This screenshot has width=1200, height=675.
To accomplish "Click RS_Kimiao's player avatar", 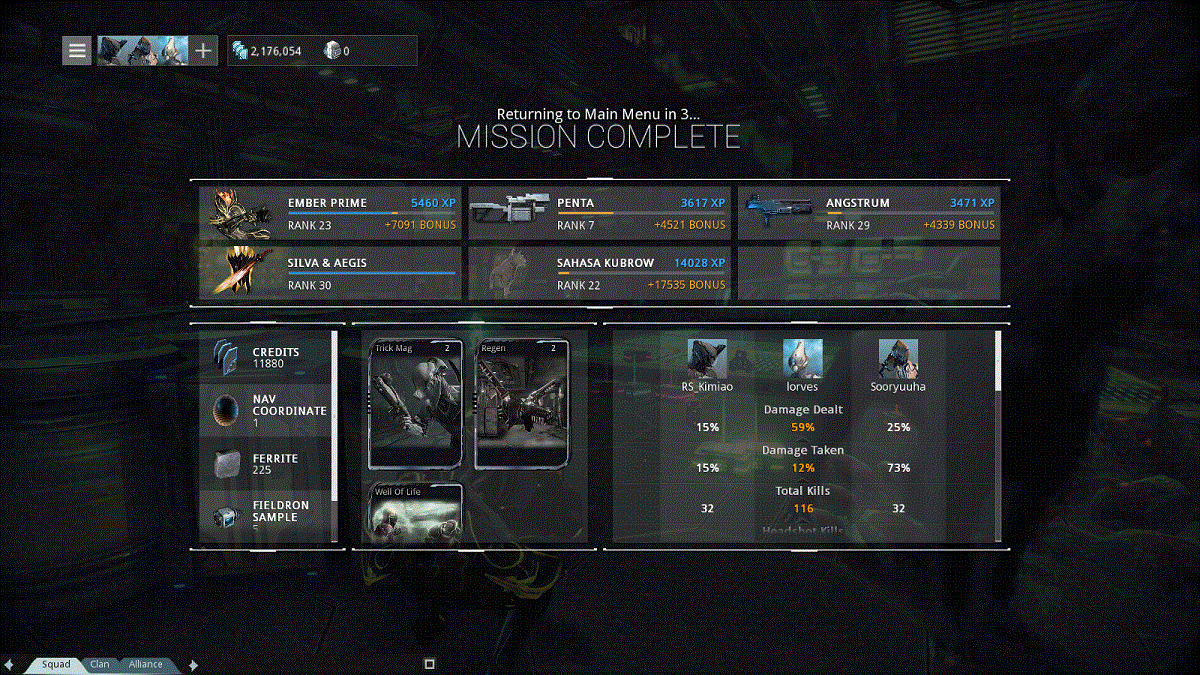I will point(707,358).
